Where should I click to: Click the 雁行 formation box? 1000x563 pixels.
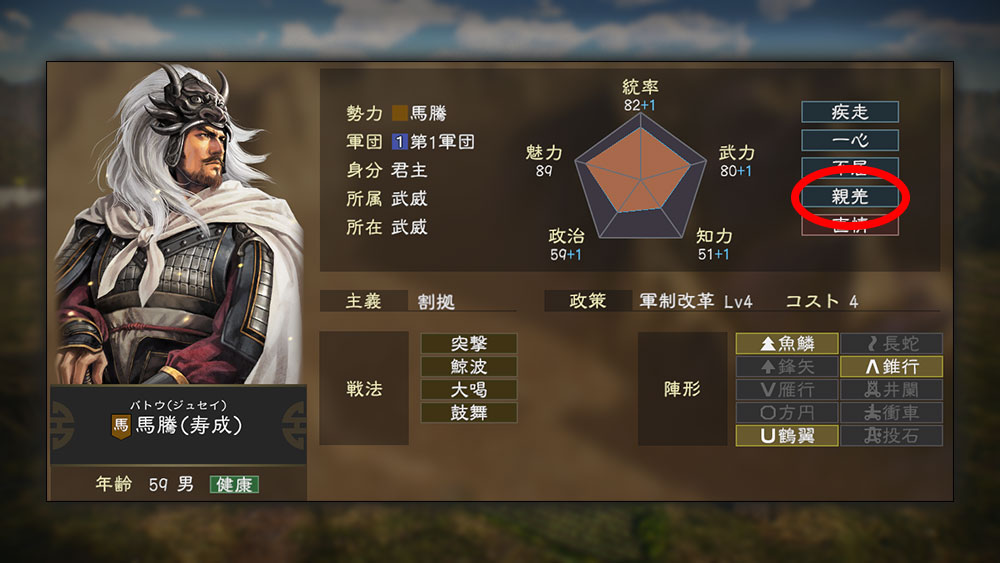click(786, 390)
